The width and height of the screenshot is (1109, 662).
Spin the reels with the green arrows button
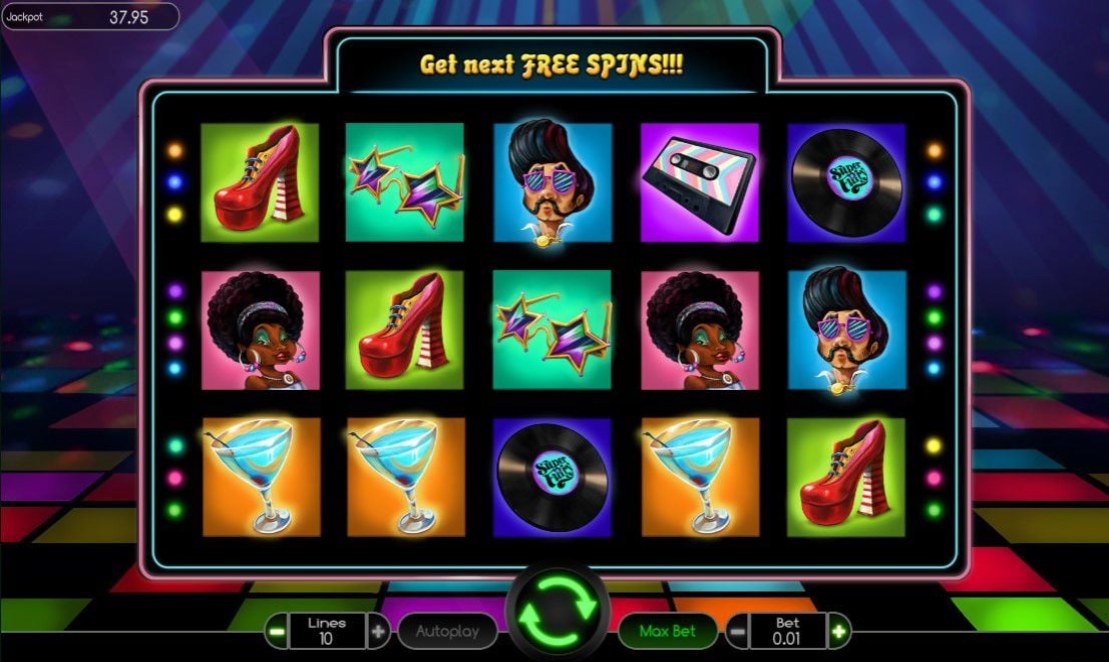click(x=556, y=610)
